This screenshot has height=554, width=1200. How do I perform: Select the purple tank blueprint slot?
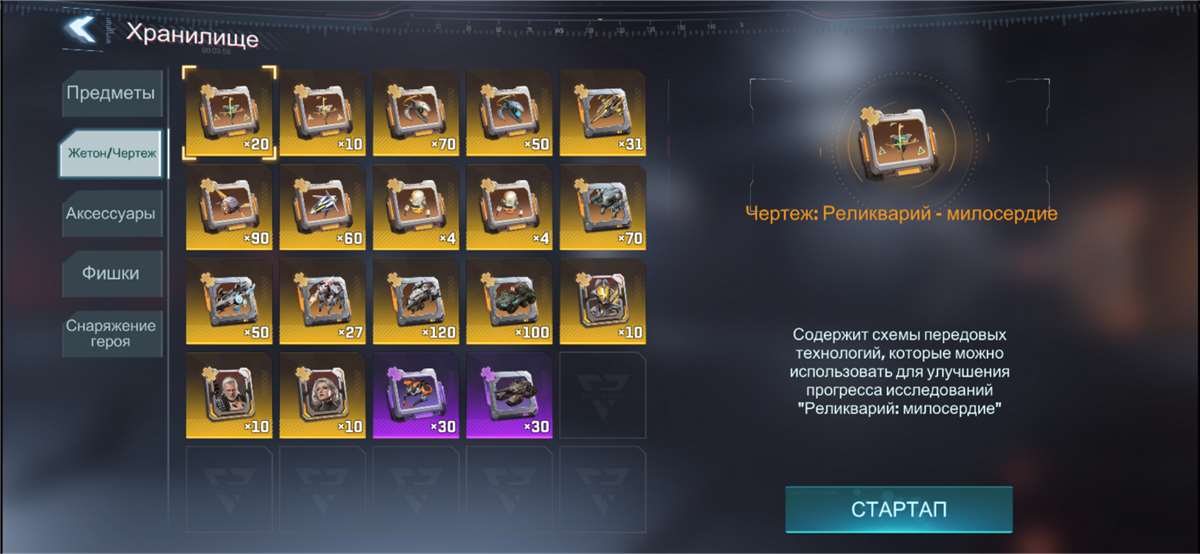point(509,394)
